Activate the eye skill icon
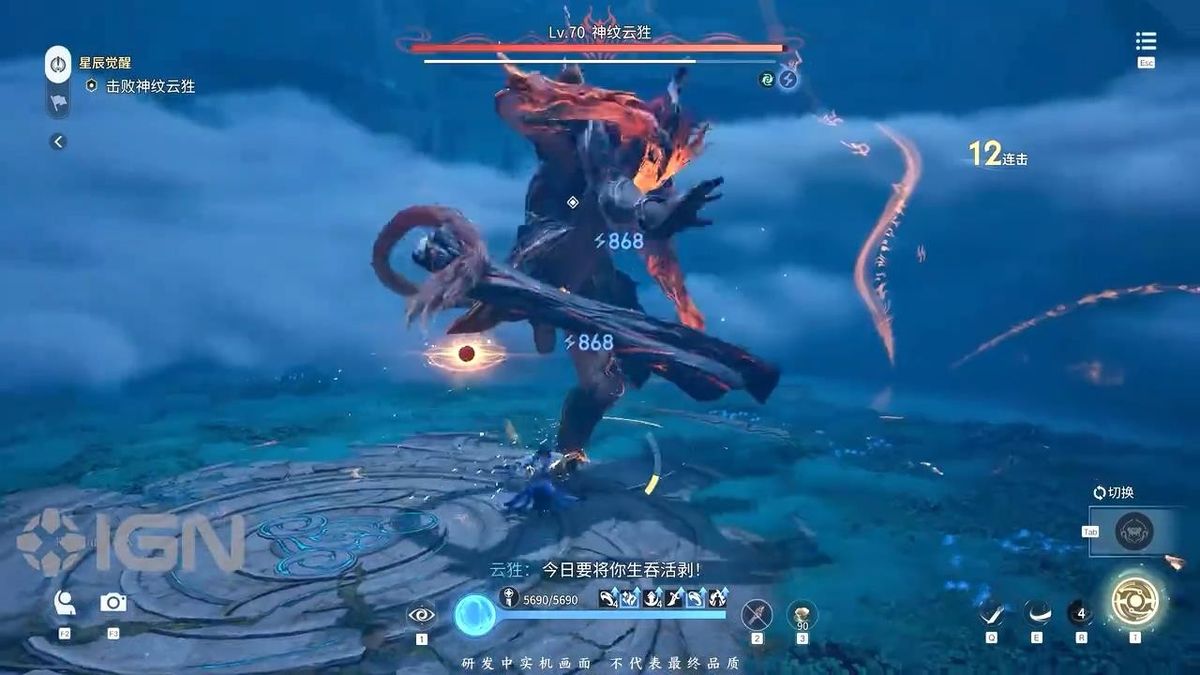This screenshot has height=675, width=1200. pyautogui.click(x=421, y=614)
